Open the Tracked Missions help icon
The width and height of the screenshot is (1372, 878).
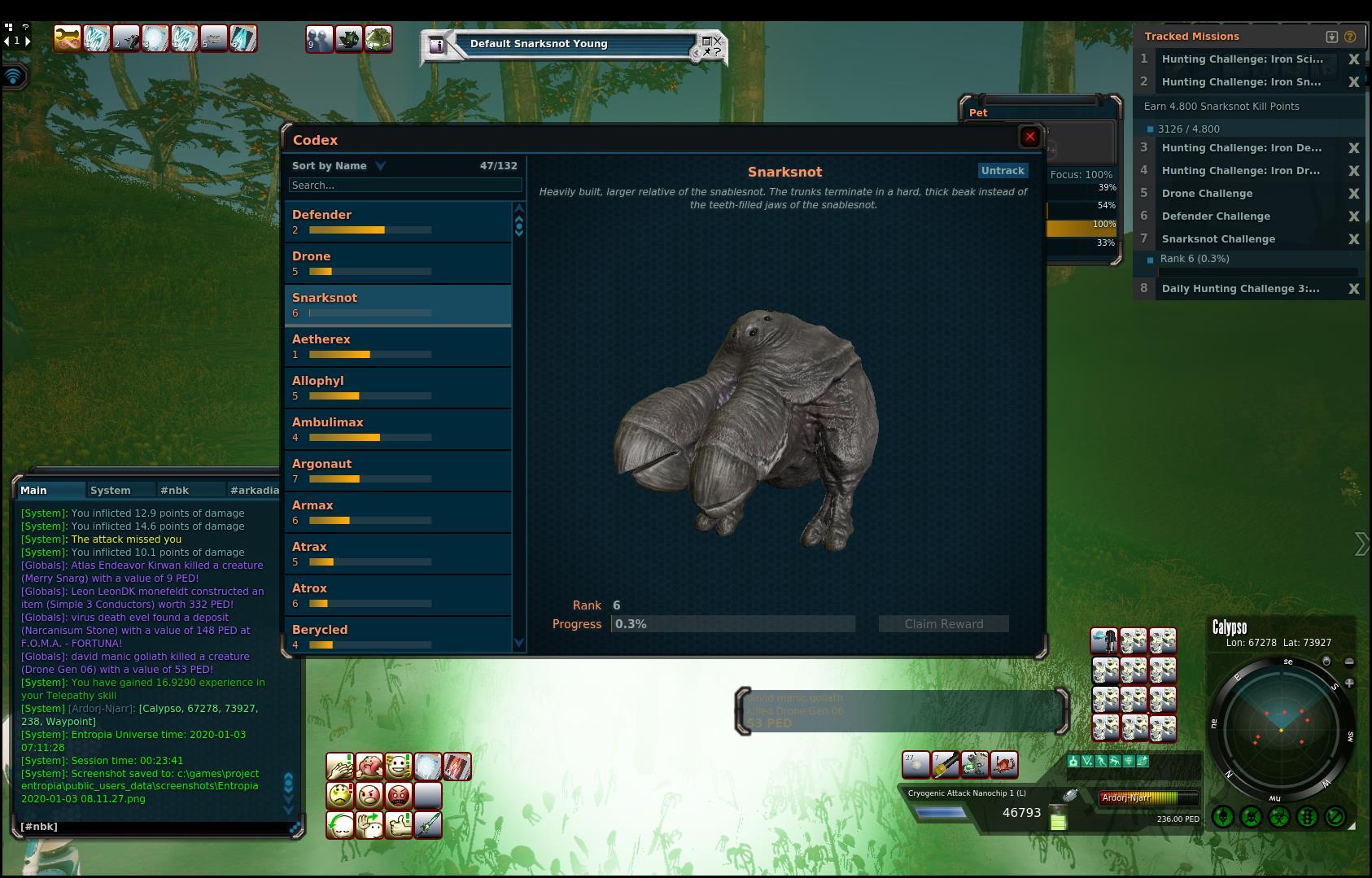pos(1350,37)
